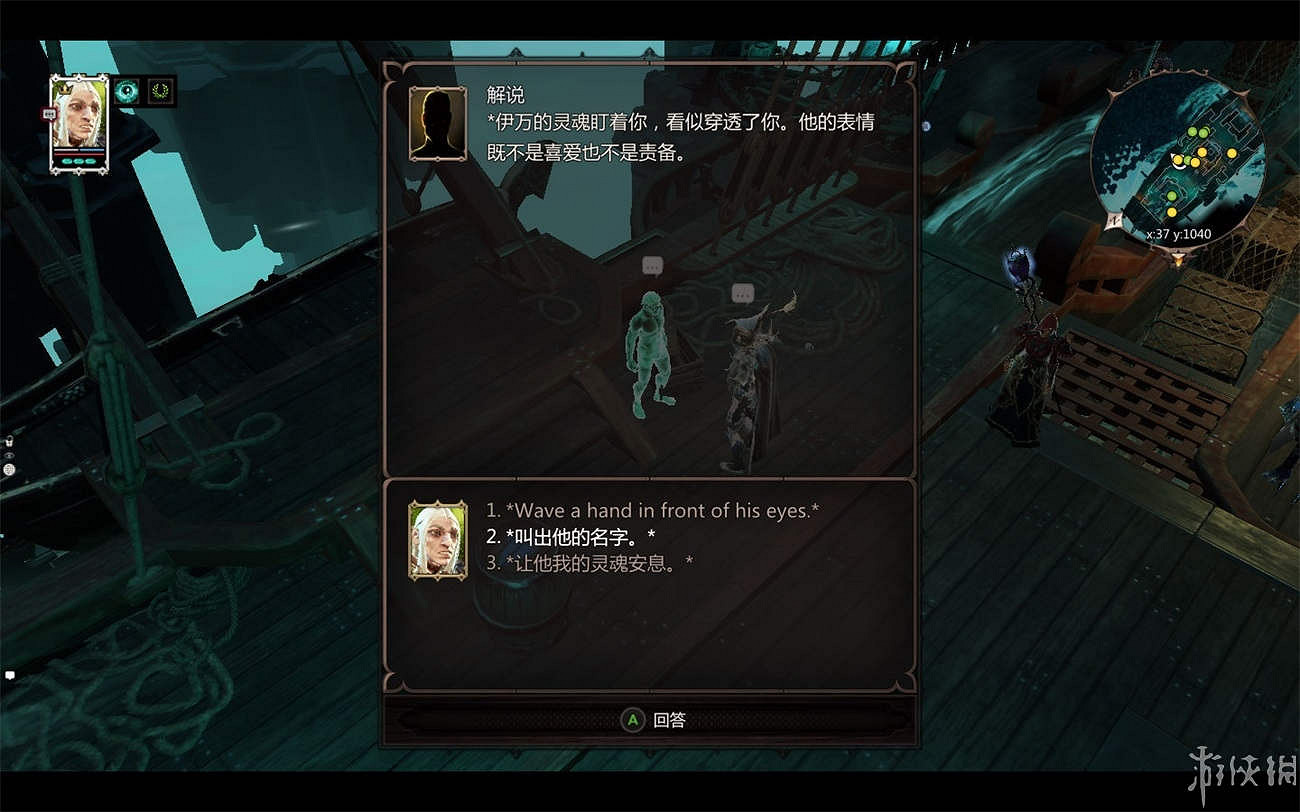
Task: Click the speech bubble above the ghost NPC
Action: point(654,266)
